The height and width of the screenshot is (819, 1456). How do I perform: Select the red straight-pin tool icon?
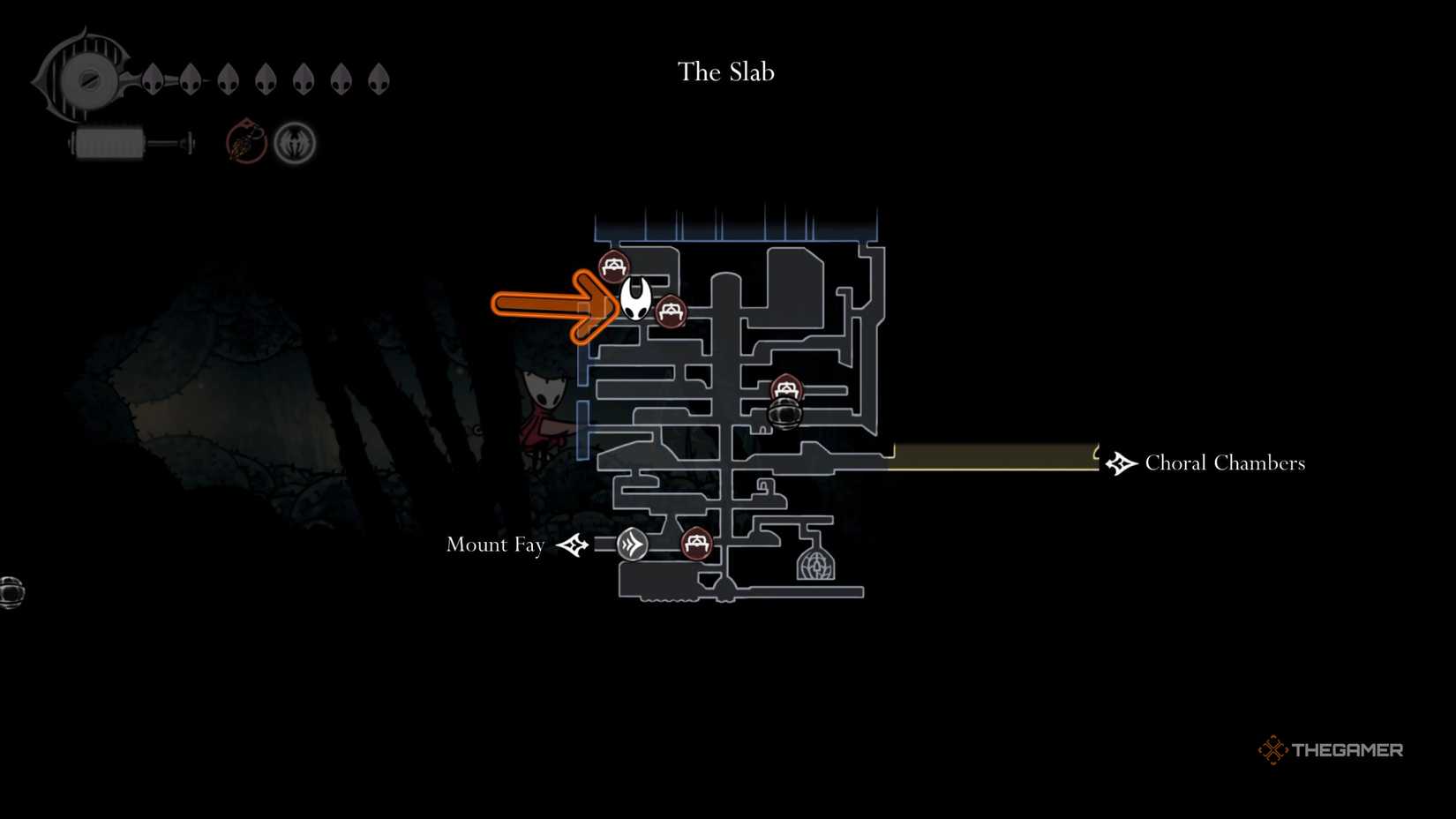[244, 142]
